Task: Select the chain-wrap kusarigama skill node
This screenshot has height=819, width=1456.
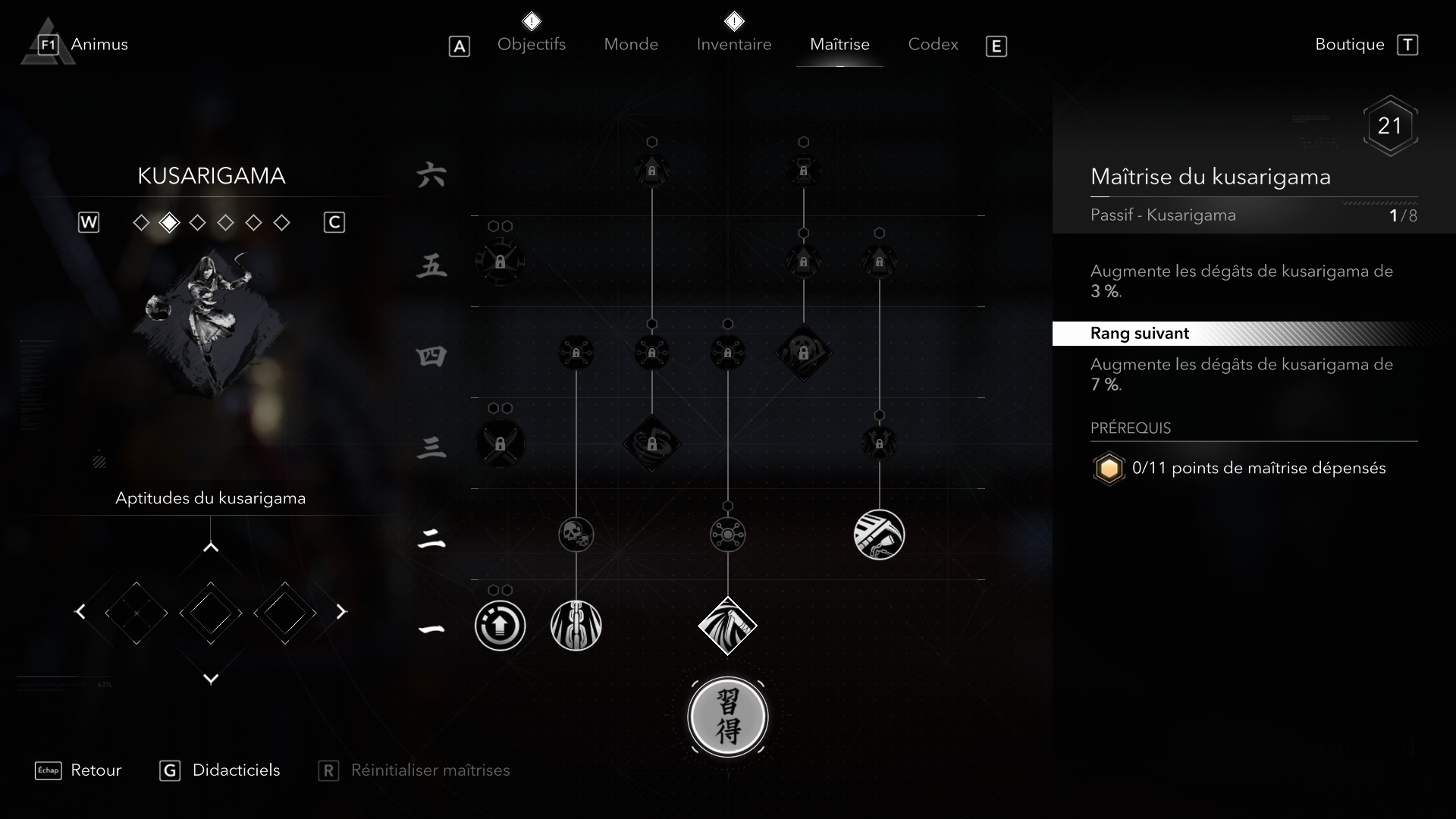Action: 577,626
